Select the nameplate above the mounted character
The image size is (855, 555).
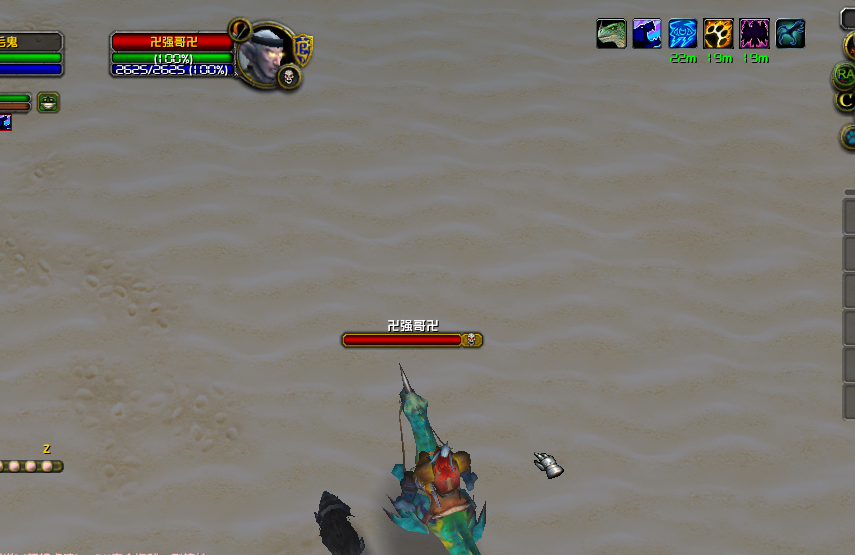pos(411,340)
